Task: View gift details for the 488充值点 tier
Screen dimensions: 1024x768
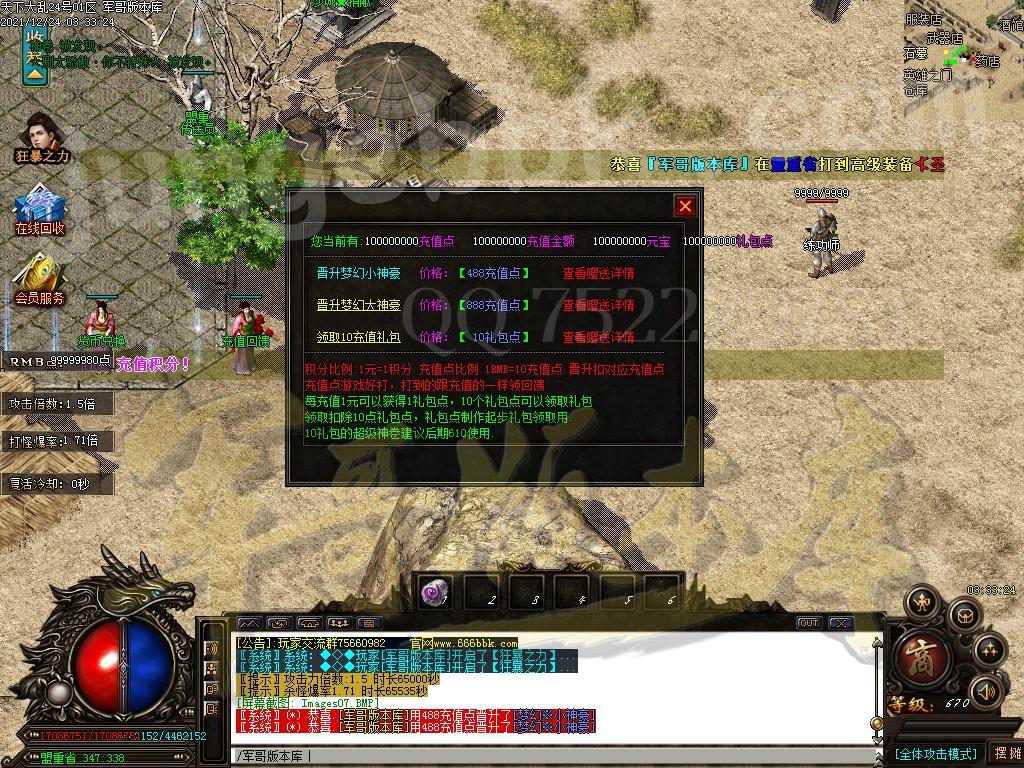Action: [x=598, y=273]
